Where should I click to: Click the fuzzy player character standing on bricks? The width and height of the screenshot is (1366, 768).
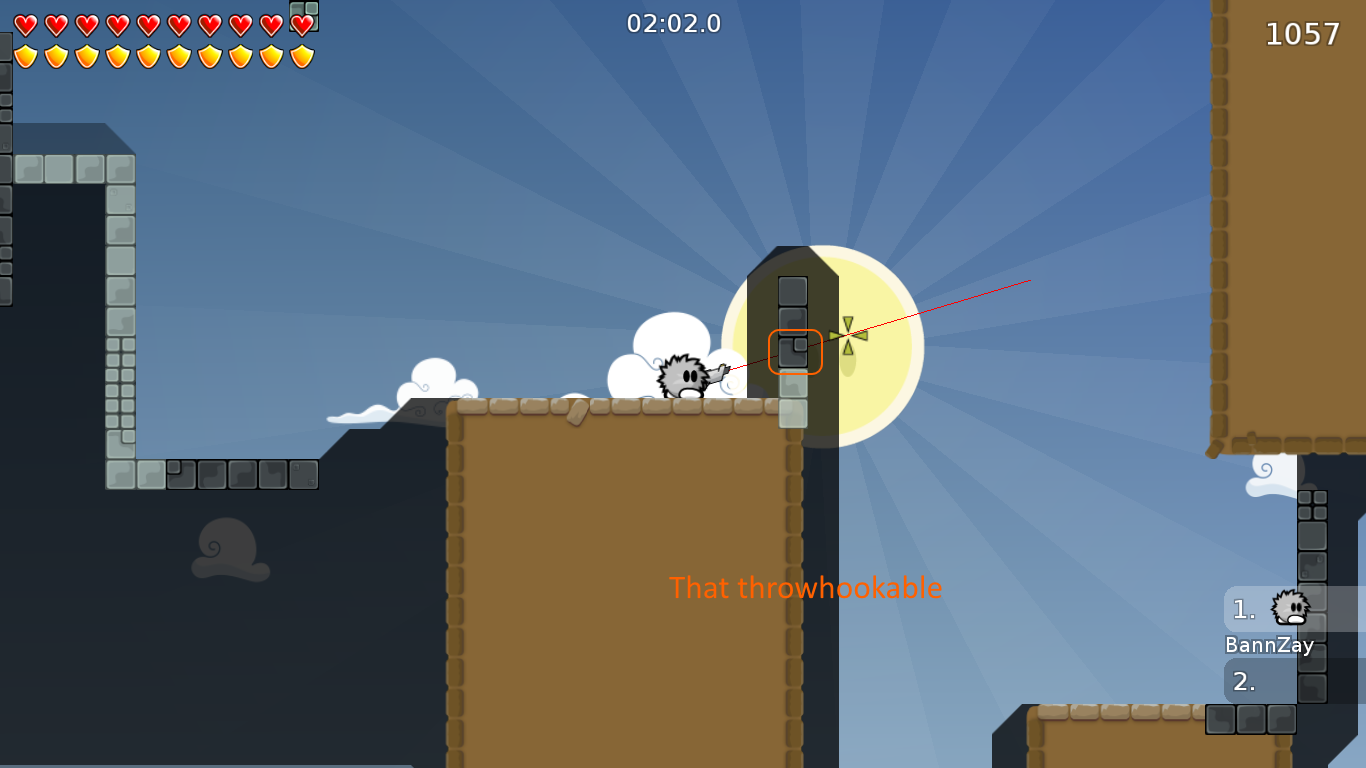pyautogui.click(x=683, y=378)
